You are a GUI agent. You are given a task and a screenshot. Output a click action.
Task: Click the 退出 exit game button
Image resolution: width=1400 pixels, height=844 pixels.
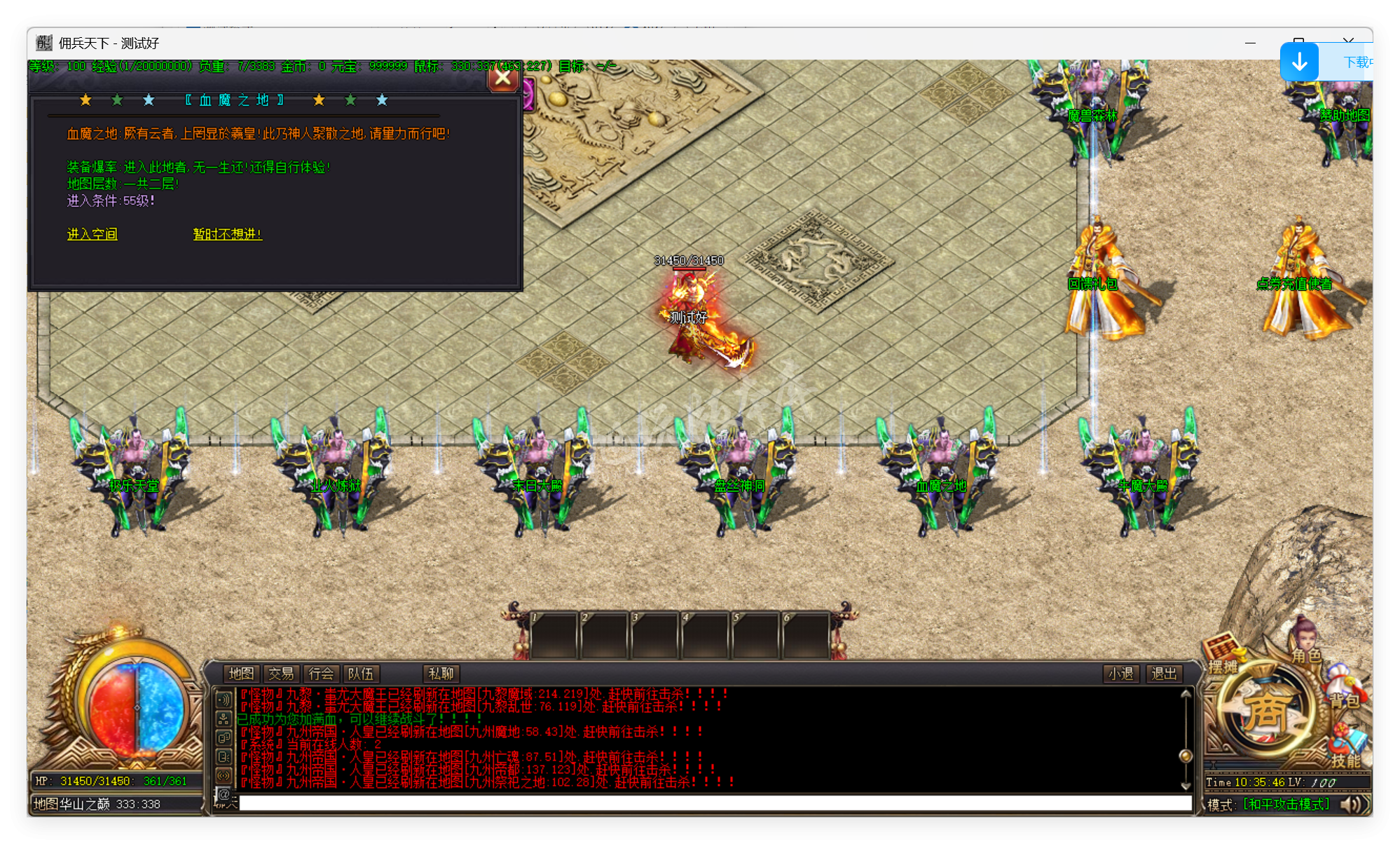(1164, 674)
